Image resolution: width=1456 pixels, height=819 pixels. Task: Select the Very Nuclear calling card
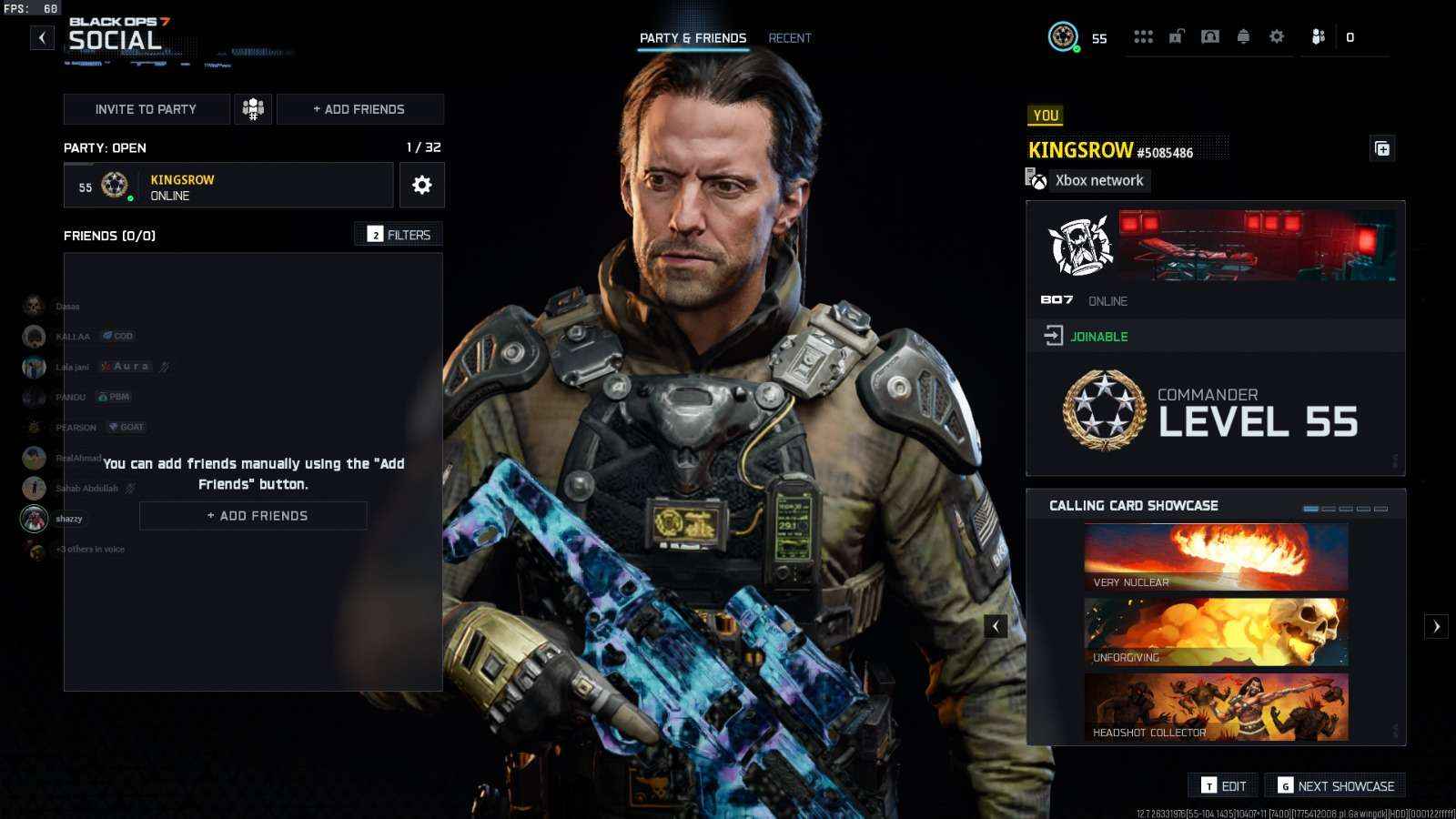point(1215,557)
